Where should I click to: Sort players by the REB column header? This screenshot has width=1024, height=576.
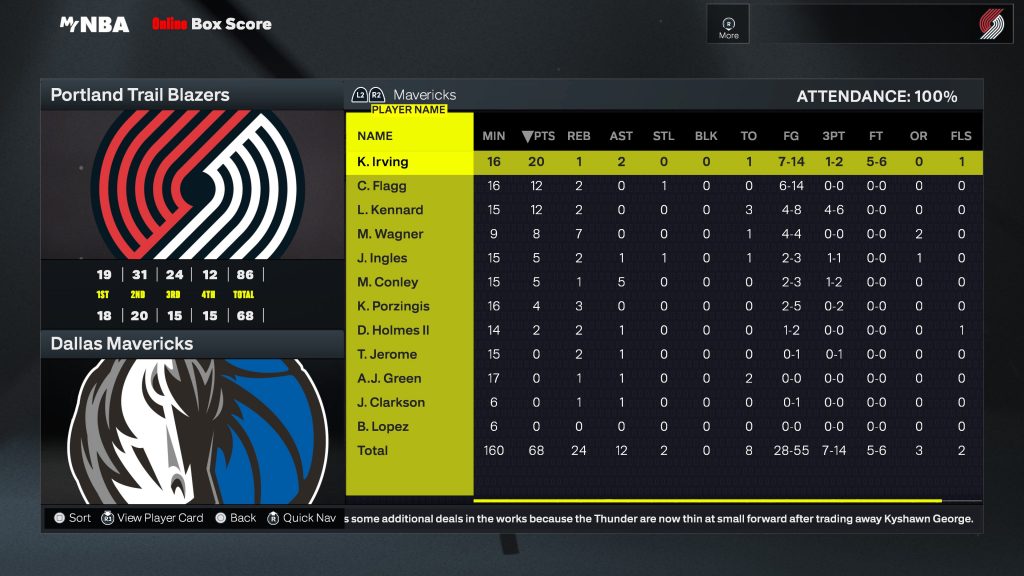click(x=579, y=136)
